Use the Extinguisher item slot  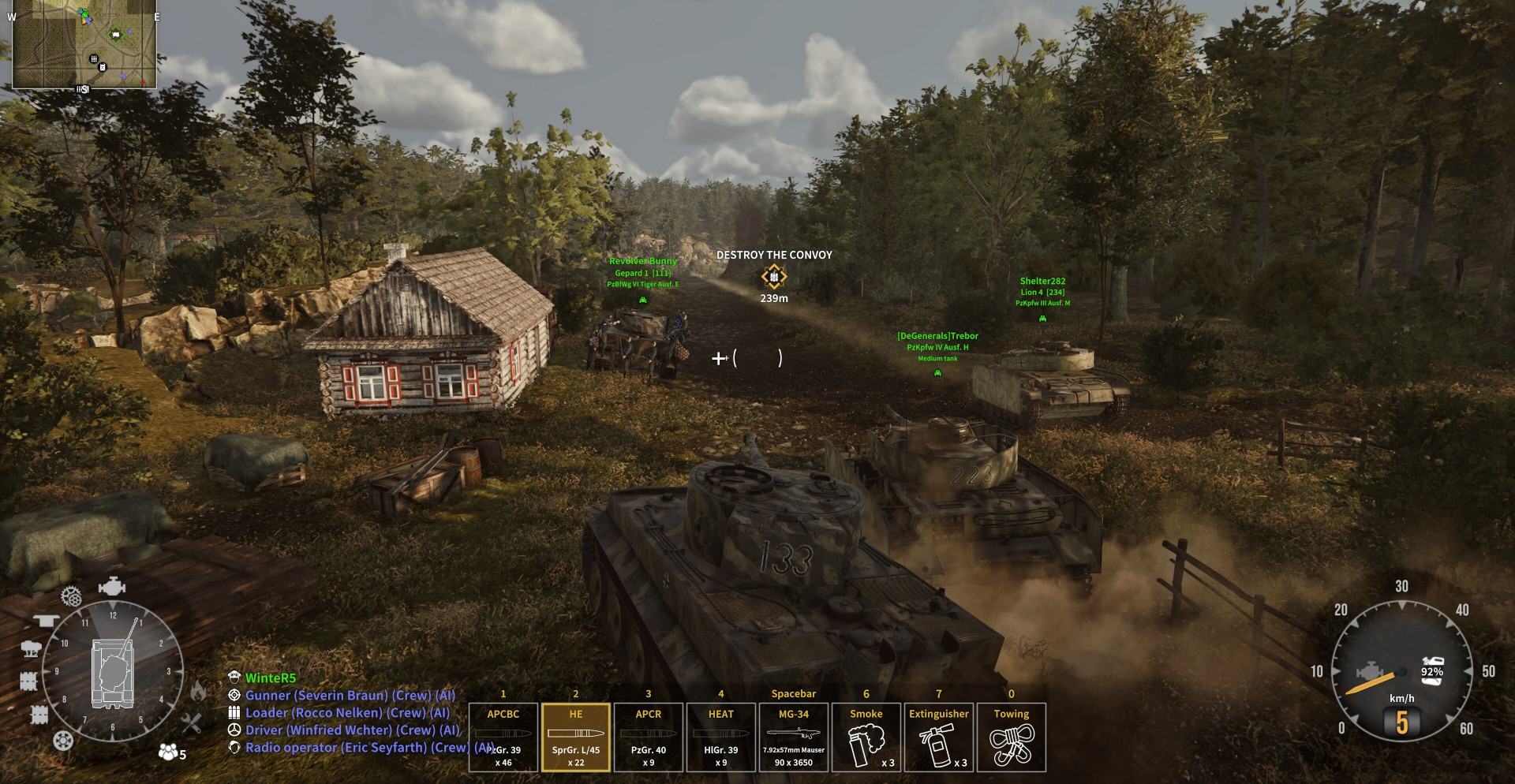(939, 737)
